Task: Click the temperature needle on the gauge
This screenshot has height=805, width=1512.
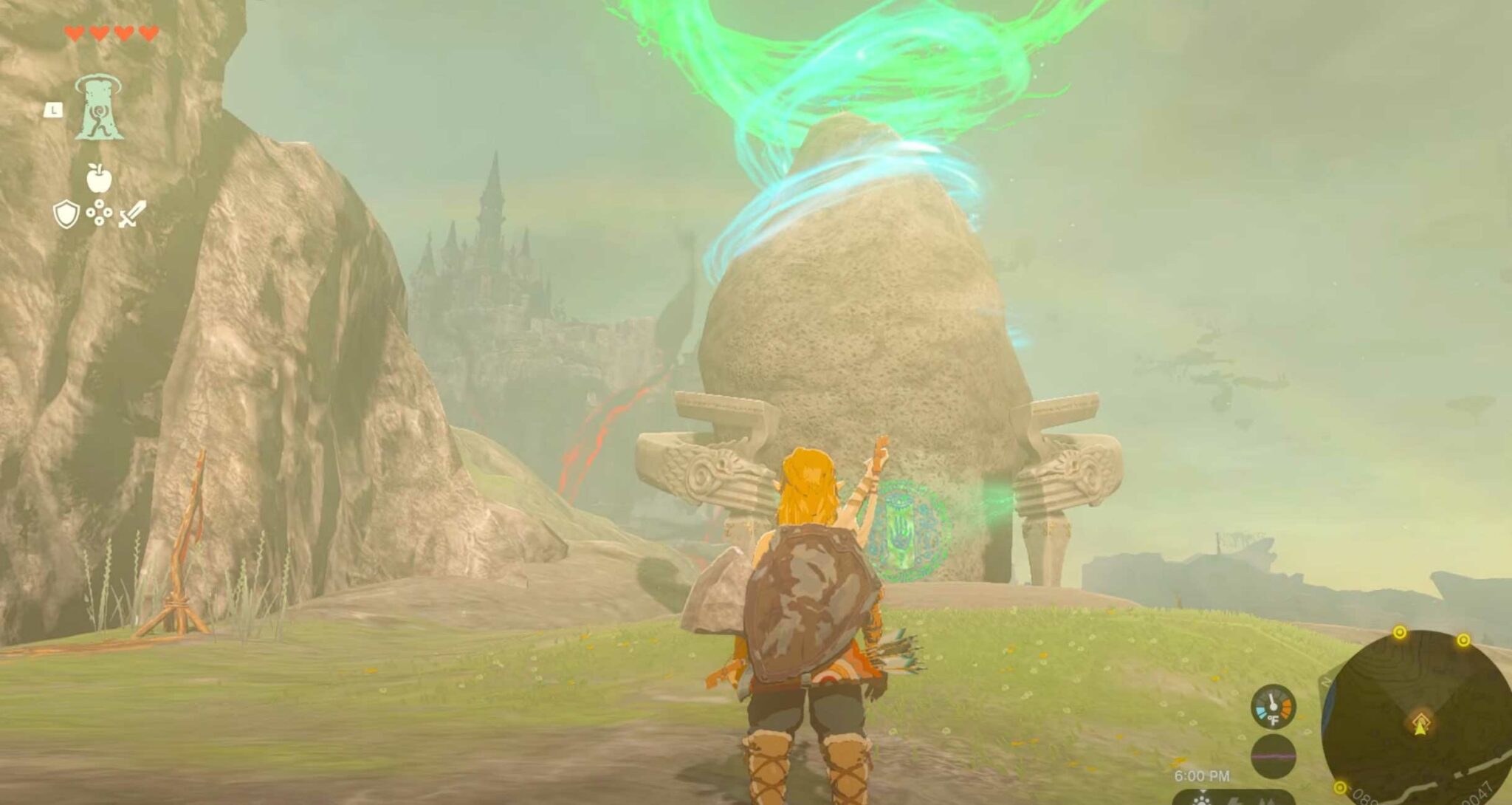Action: [x=1271, y=700]
